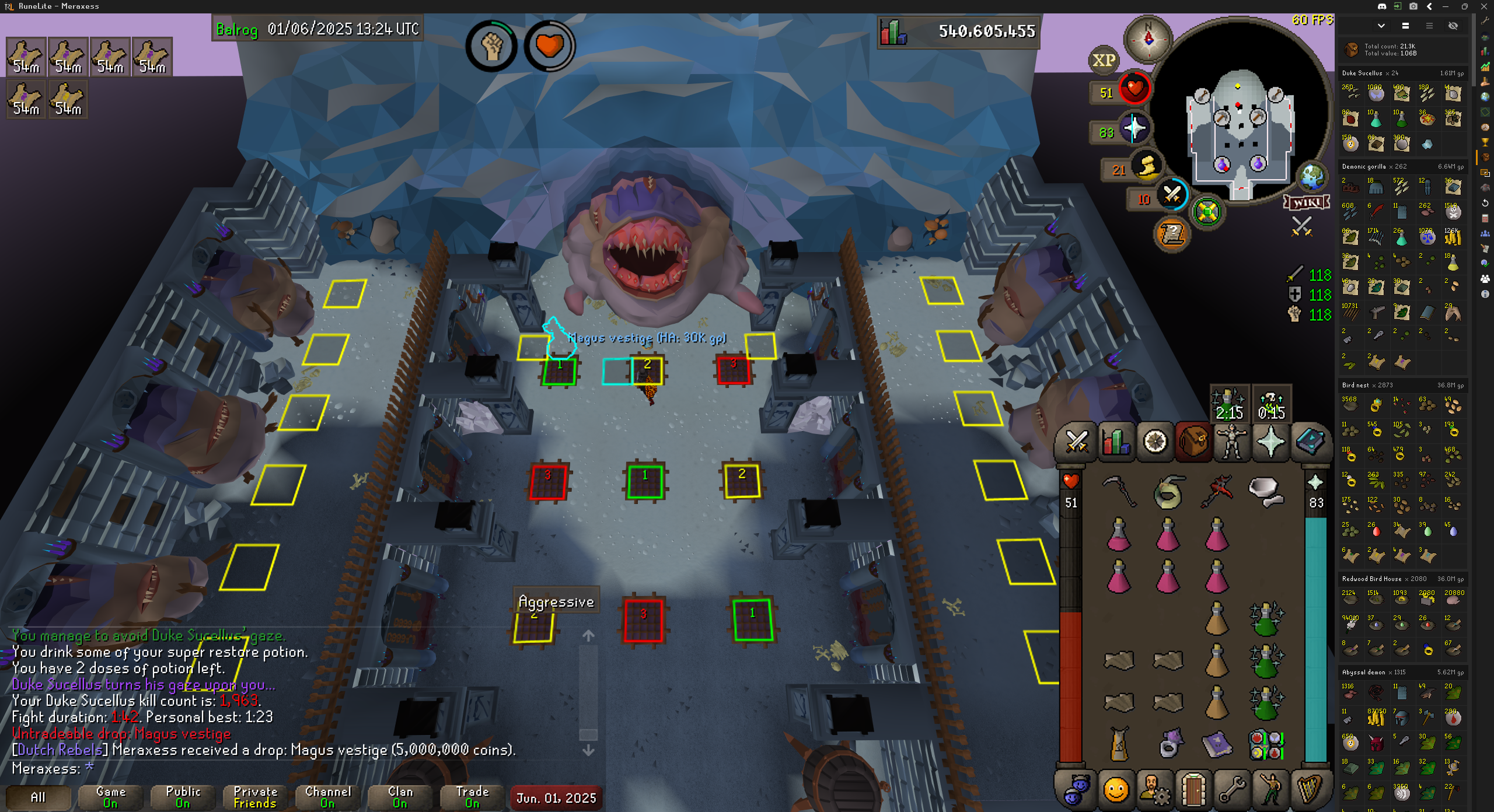This screenshot has width=1494, height=812.
Task: Open the Combat Options tab
Action: pos(1076,441)
